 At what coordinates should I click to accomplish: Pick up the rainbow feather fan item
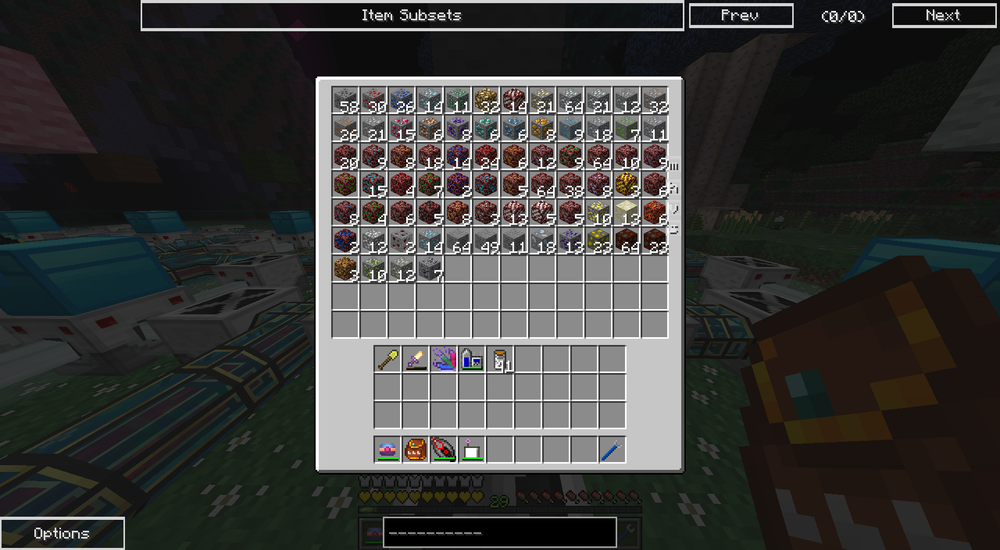click(x=444, y=359)
